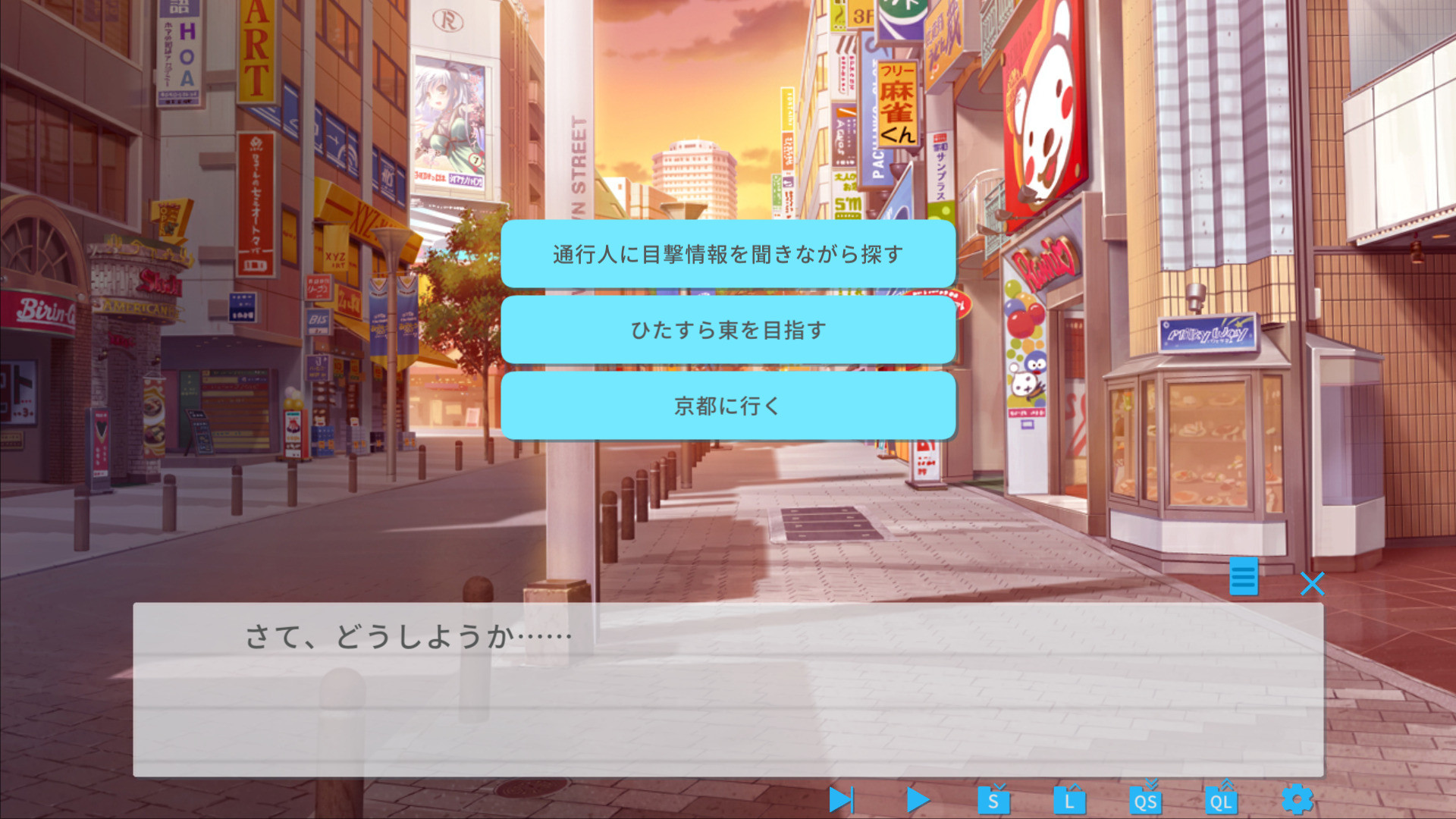Perform a quick load with the QL icon
This screenshot has width=1456, height=819.
pos(1221,799)
